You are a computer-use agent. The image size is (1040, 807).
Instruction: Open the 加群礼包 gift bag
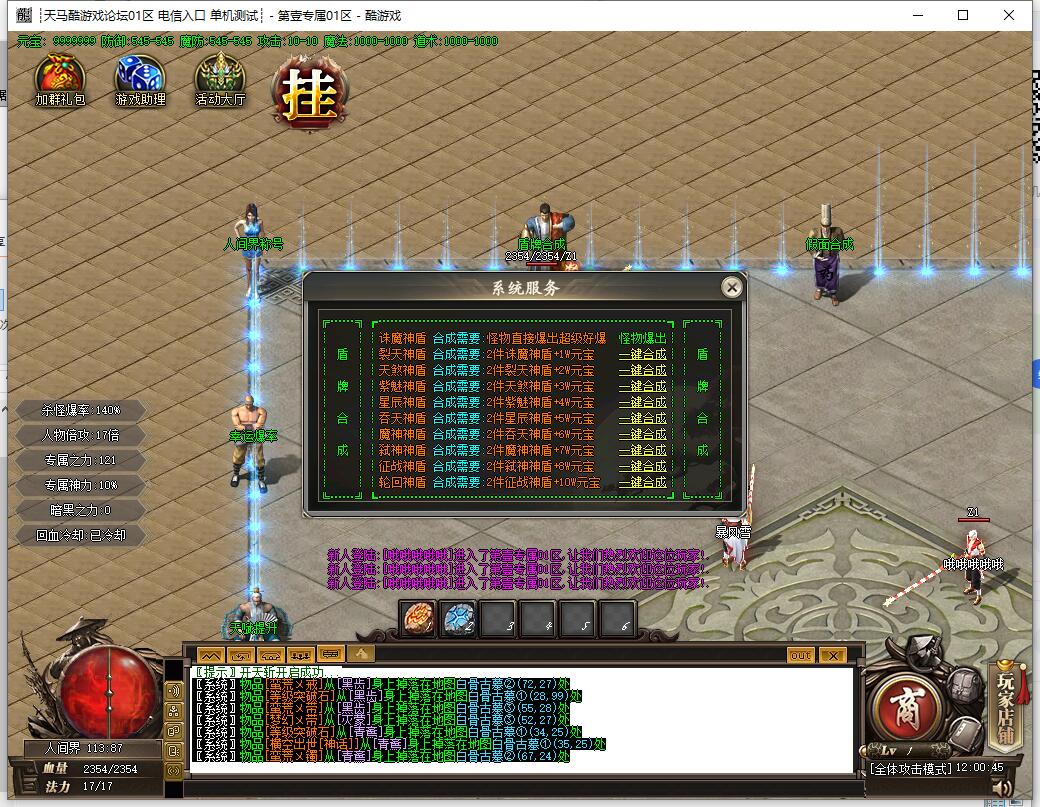coord(60,78)
